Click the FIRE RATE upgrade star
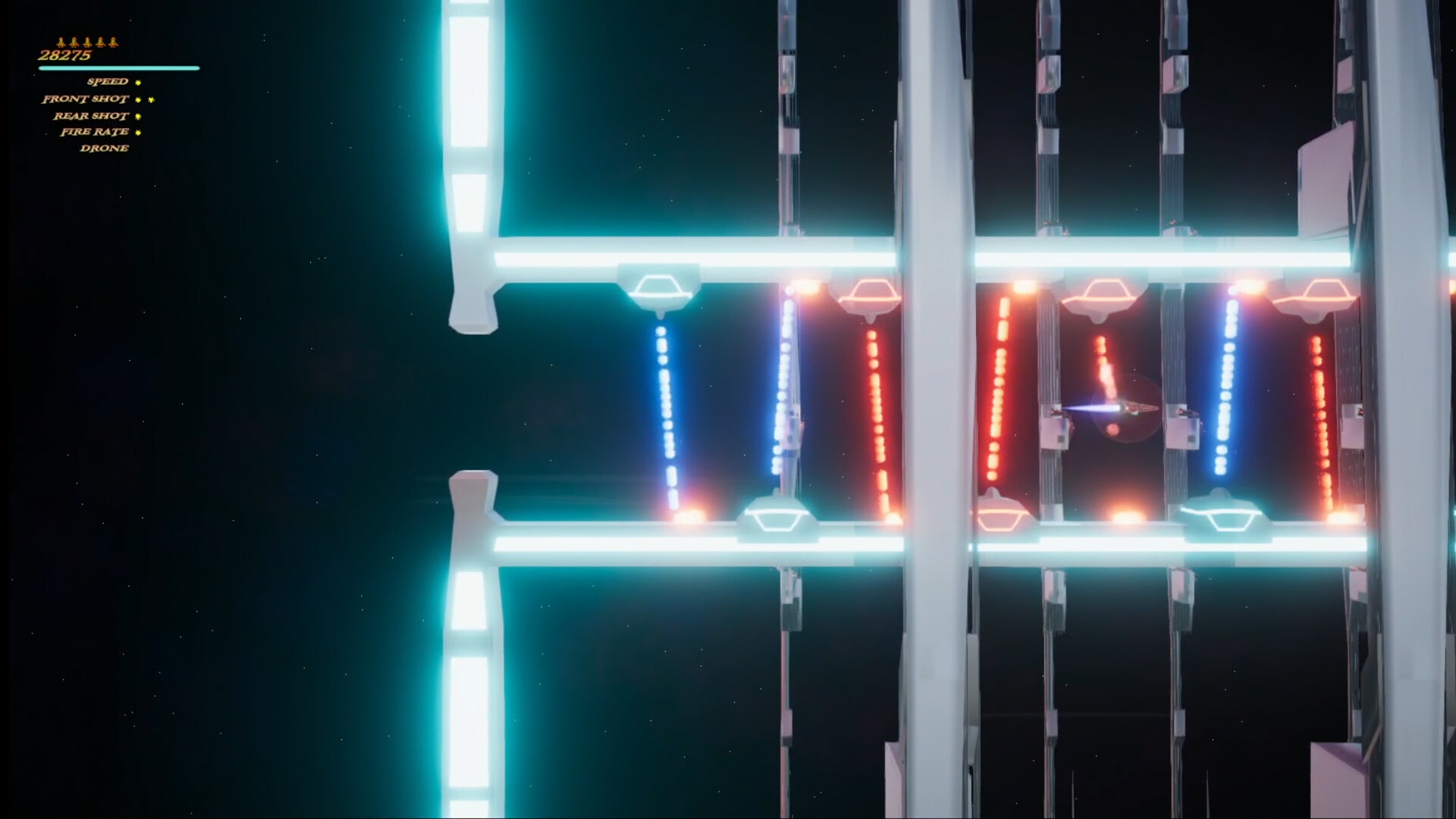The image size is (1456, 819). [x=137, y=133]
